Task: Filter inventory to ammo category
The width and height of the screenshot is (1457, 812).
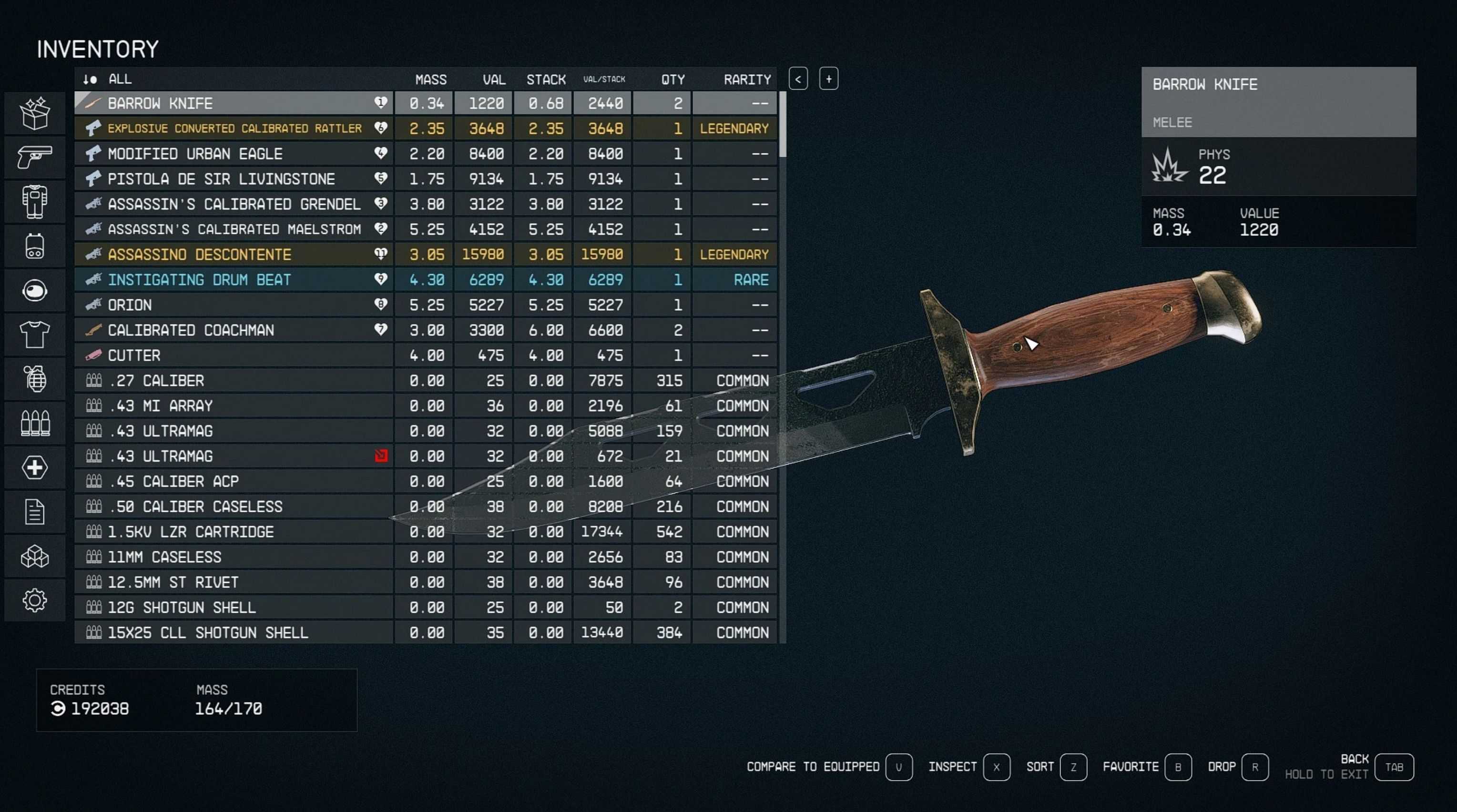Action: pos(34,423)
